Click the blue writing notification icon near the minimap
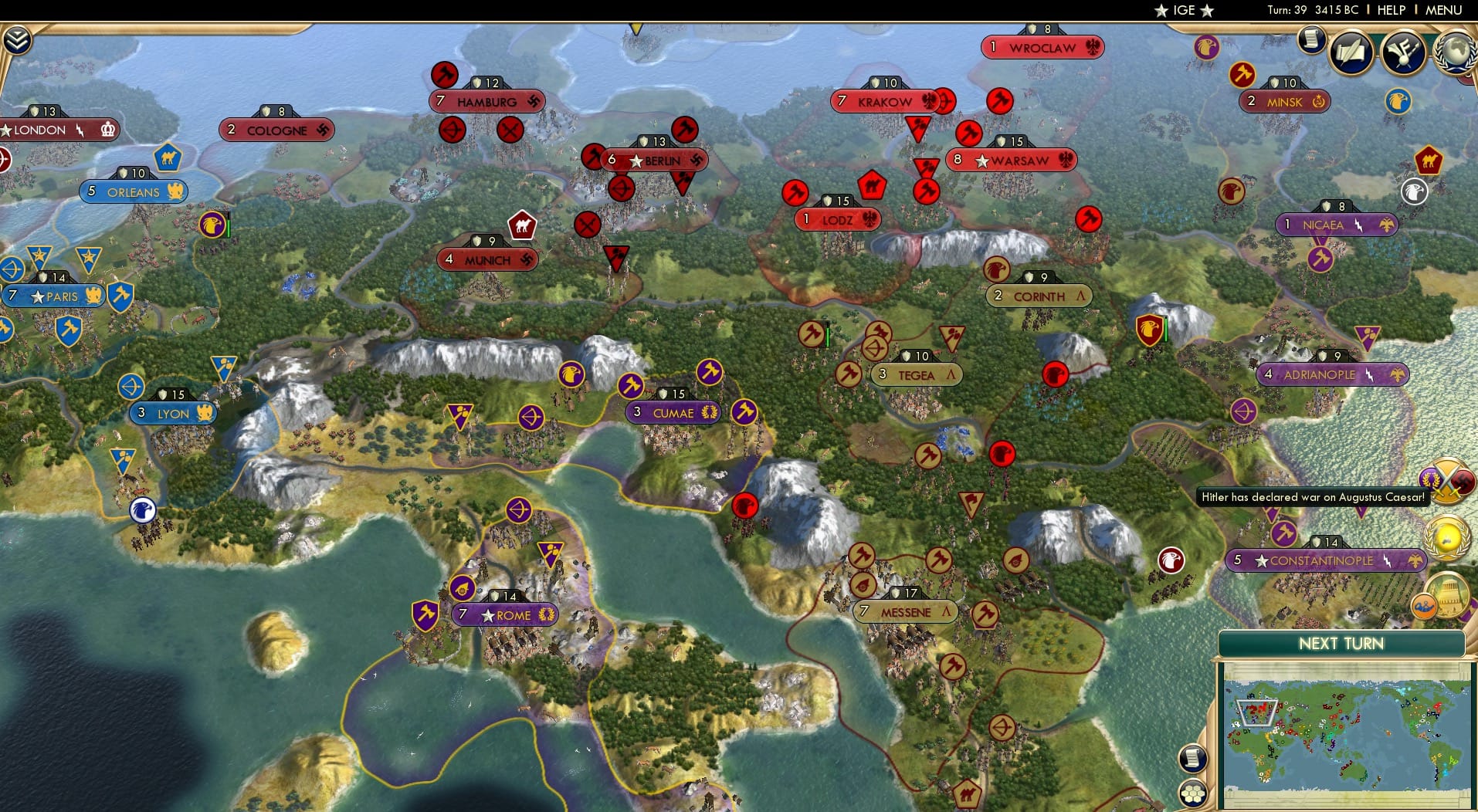The width and height of the screenshot is (1478, 812). [x=1424, y=604]
